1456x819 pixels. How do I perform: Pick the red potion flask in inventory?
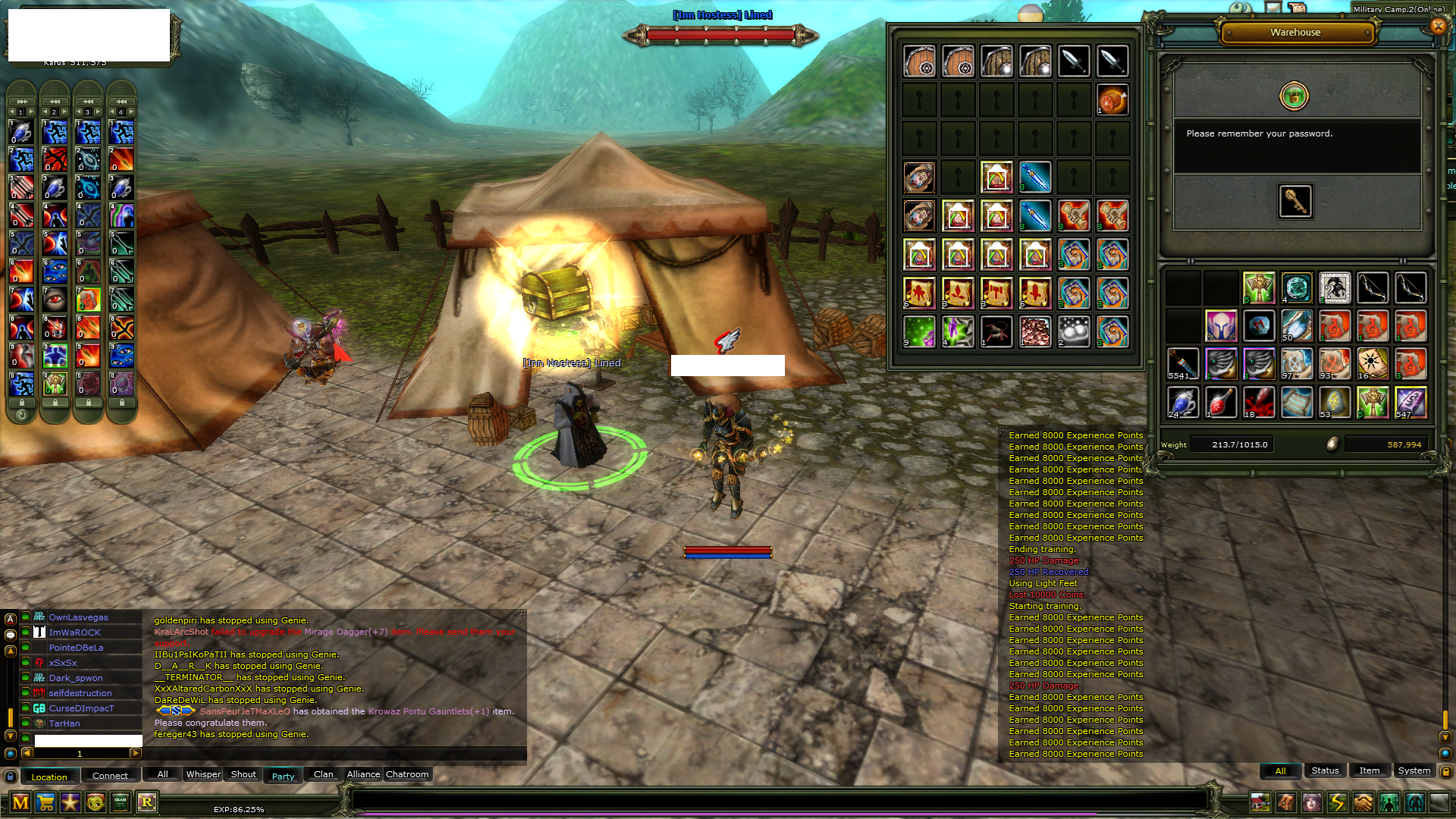pyautogui.click(x=1220, y=403)
